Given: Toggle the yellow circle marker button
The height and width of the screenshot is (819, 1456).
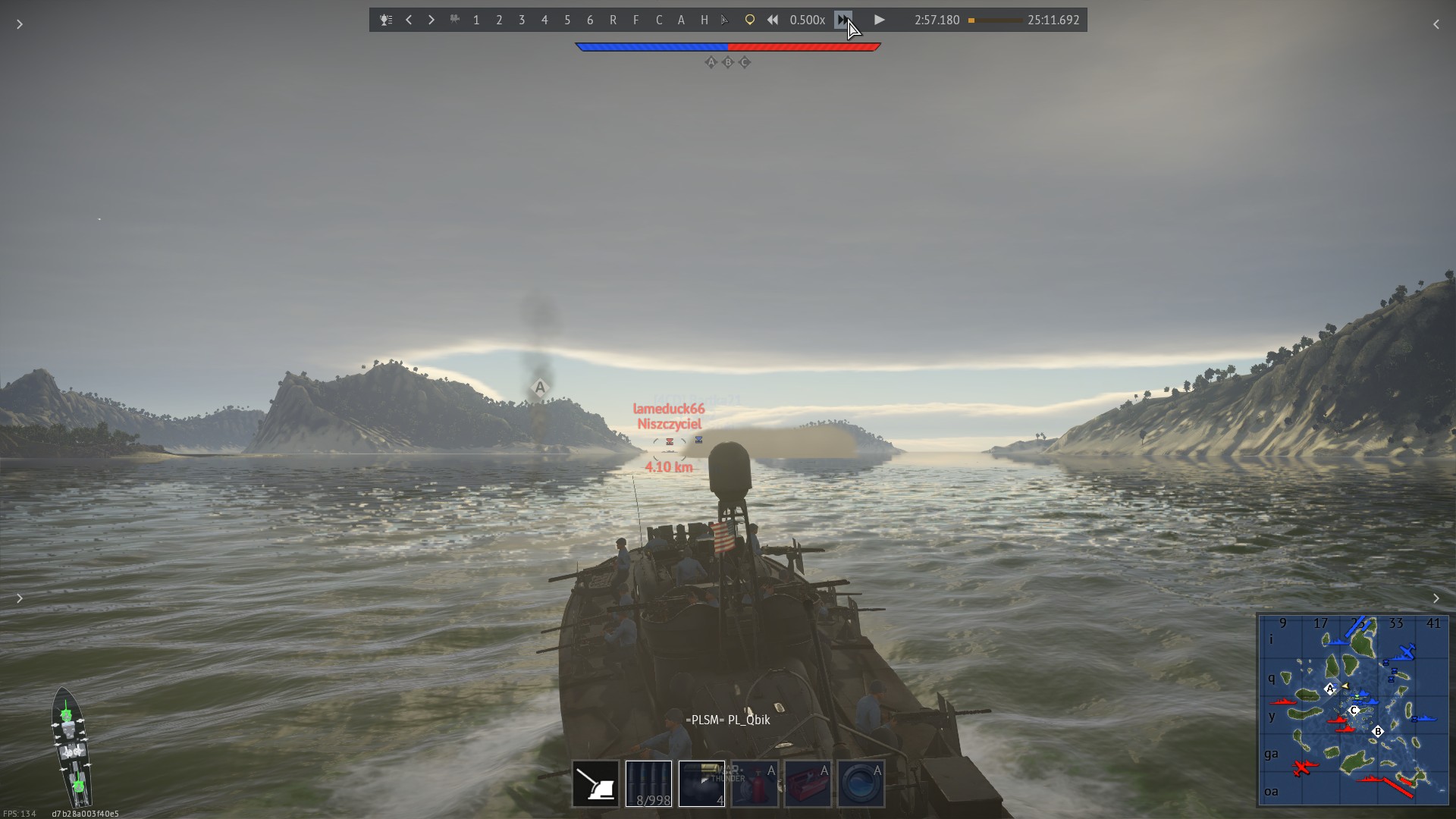Looking at the screenshot, I should point(749,20).
